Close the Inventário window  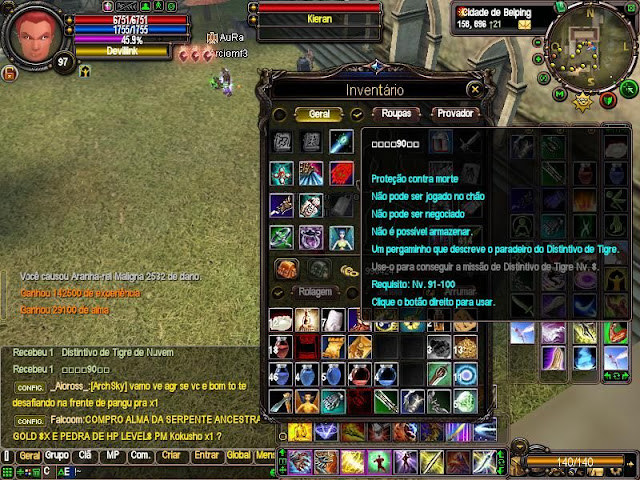pos(475,89)
